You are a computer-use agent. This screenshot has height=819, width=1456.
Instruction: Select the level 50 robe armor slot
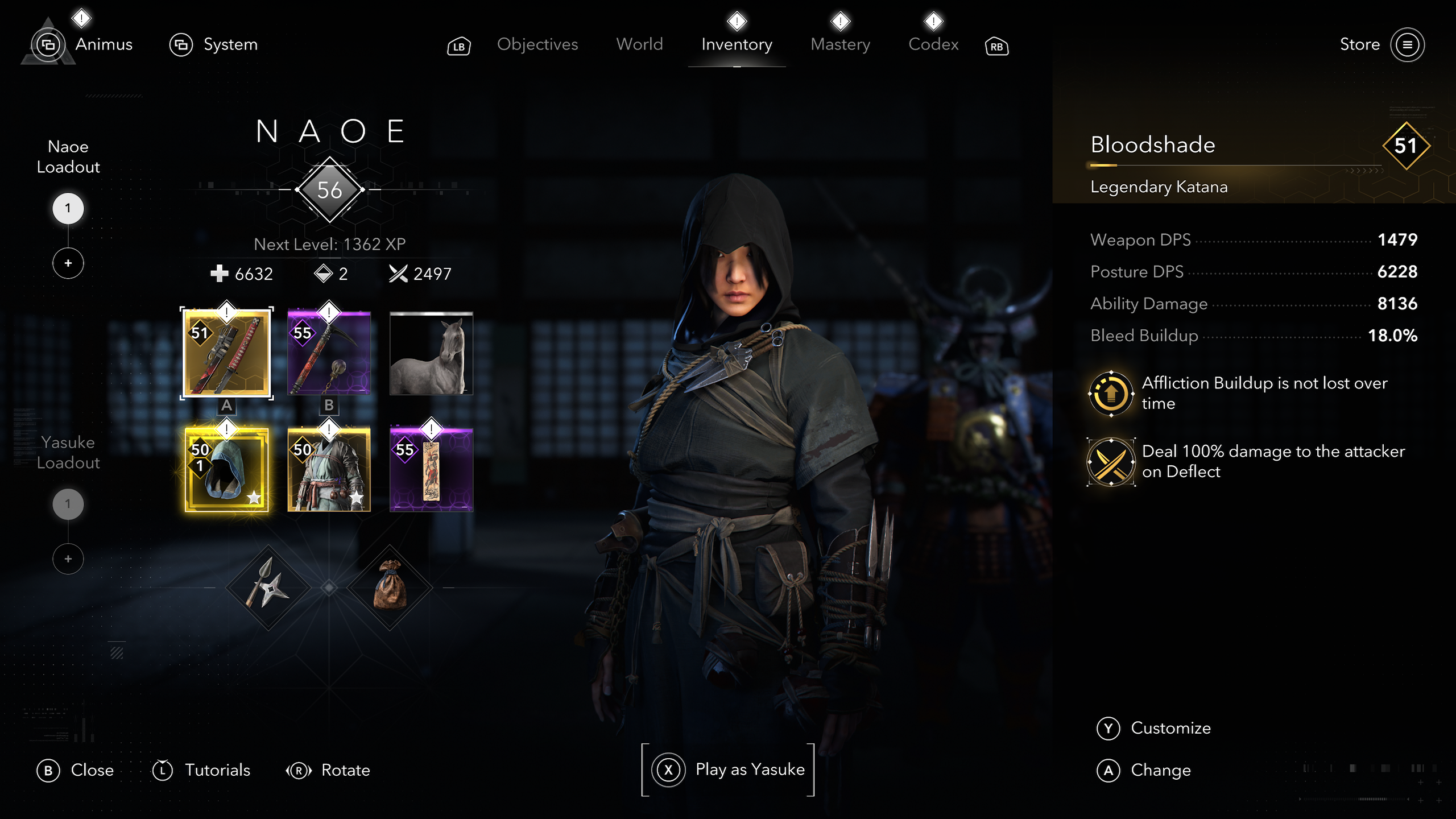point(329,470)
